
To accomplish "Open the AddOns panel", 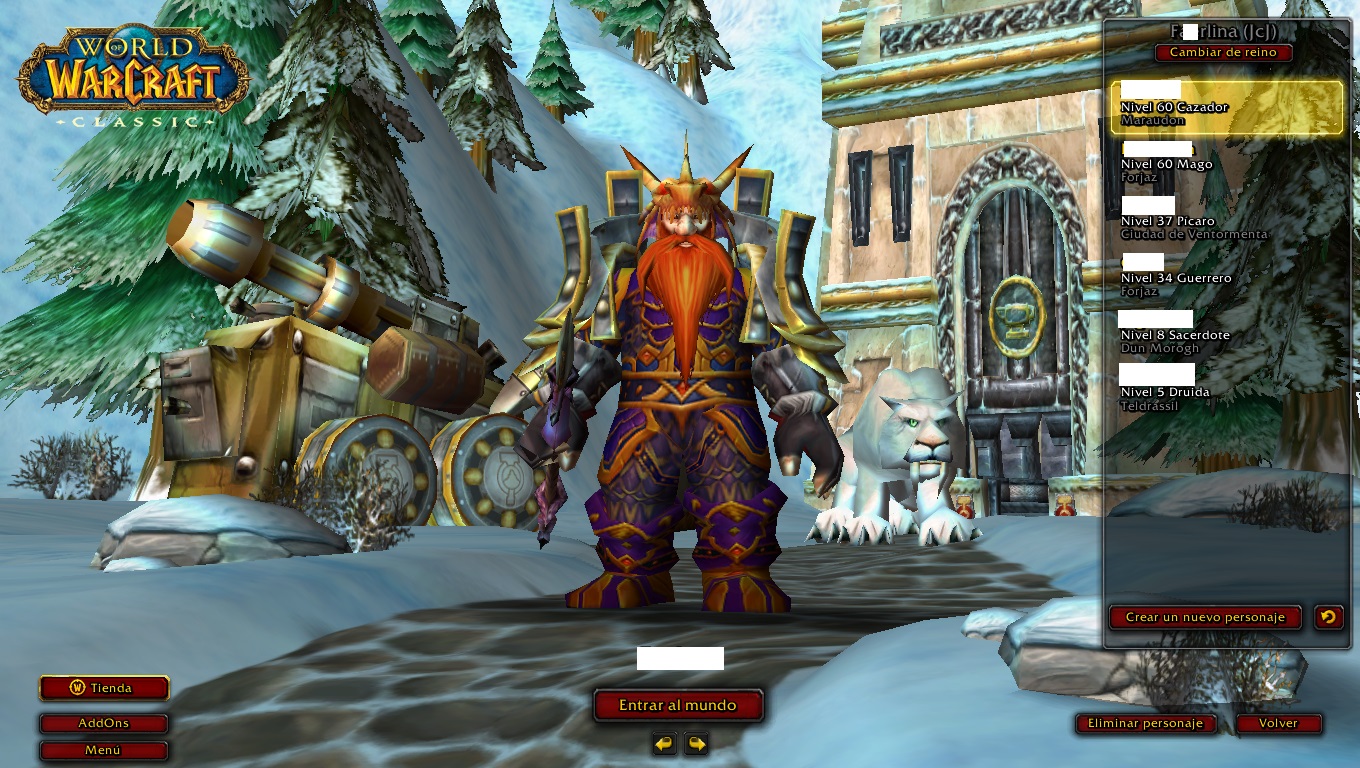I will (104, 723).
